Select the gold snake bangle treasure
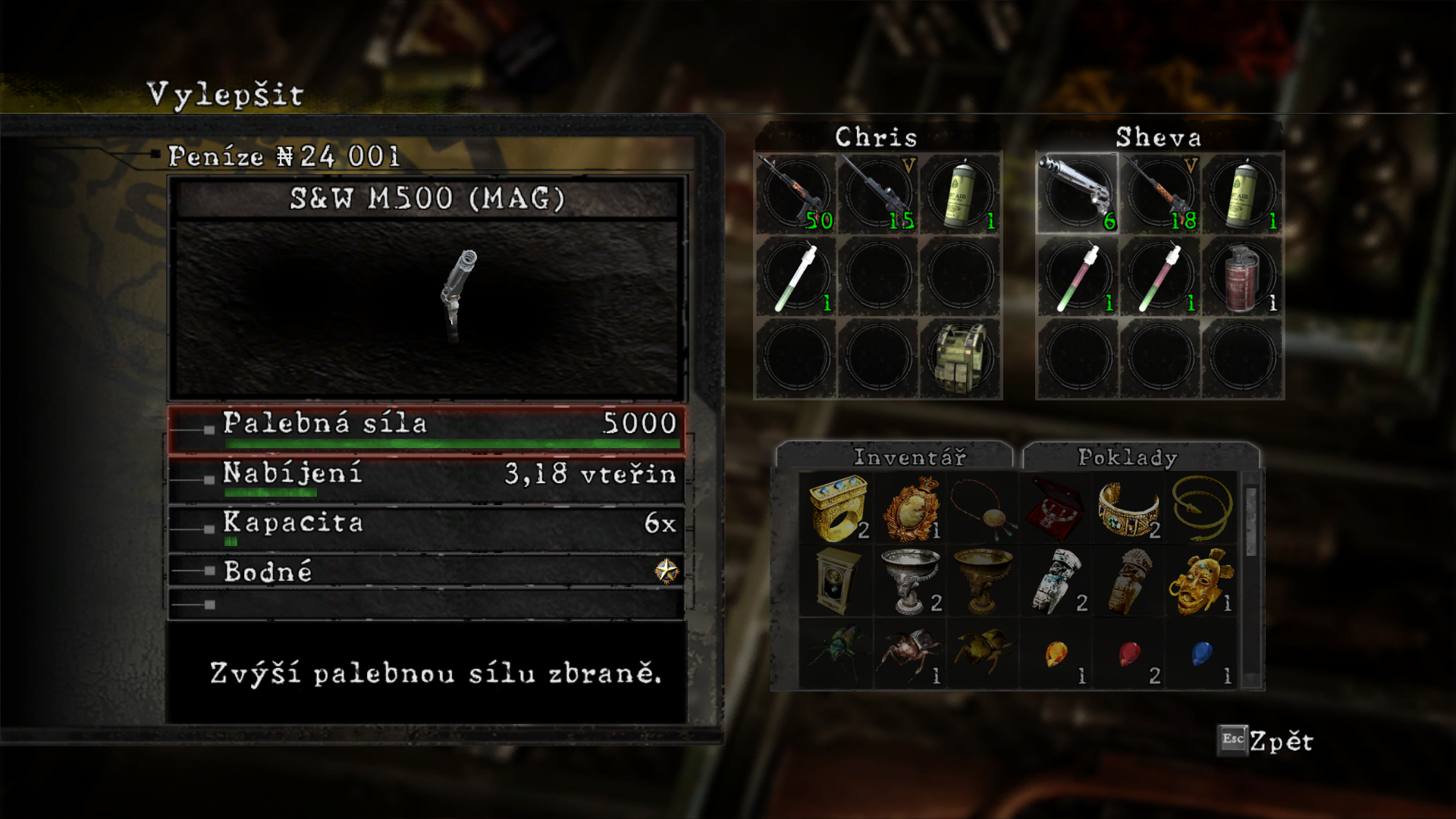The height and width of the screenshot is (819, 1456). tap(1201, 507)
